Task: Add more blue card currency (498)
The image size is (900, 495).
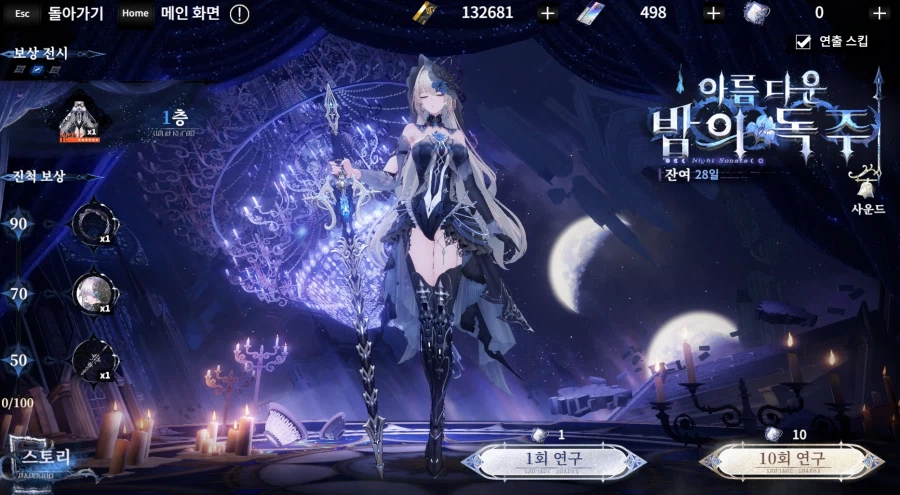Action: (713, 13)
